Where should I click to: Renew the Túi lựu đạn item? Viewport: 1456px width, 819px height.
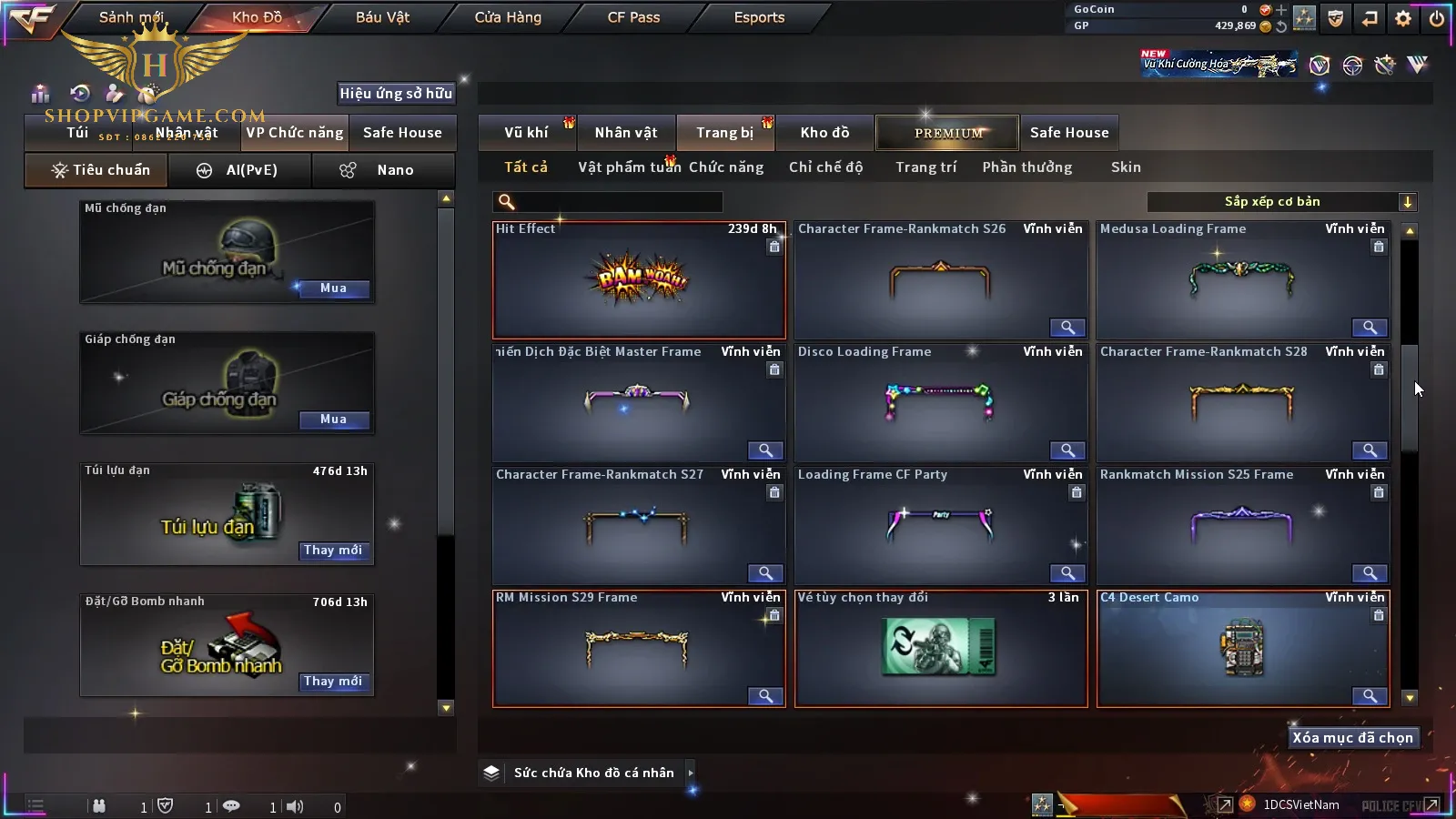tap(333, 551)
